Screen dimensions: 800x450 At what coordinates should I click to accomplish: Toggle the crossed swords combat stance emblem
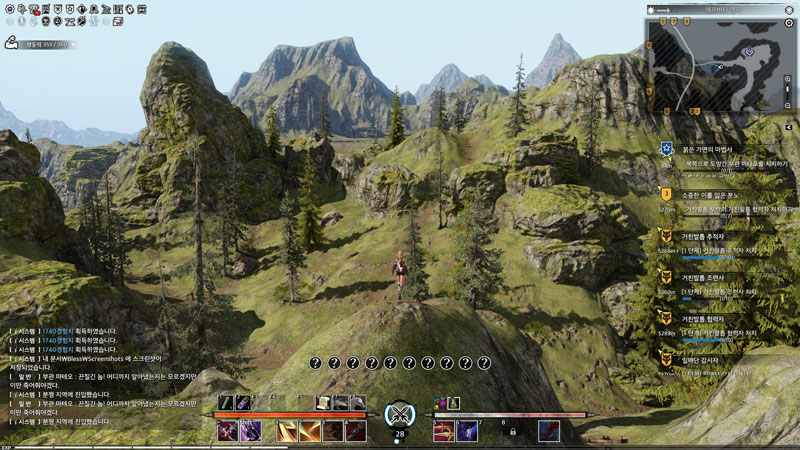coord(400,414)
